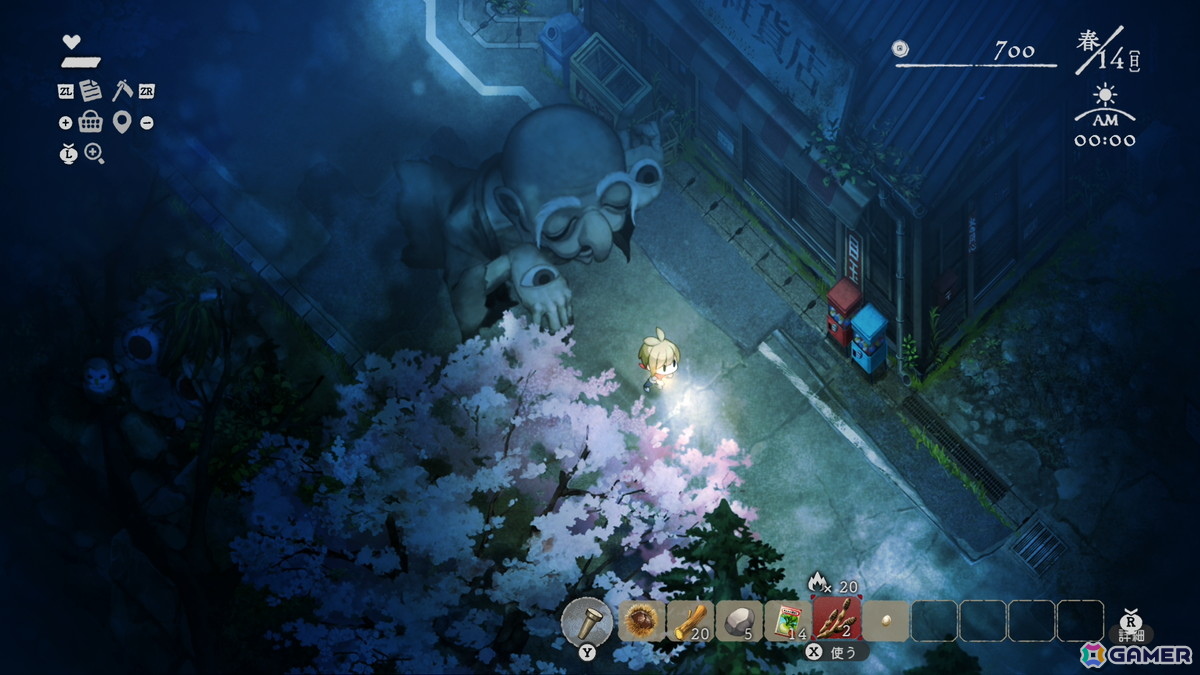Image resolution: width=1200 pixels, height=675 pixels.
Task: Select the small egg item slot
Action: click(x=885, y=621)
